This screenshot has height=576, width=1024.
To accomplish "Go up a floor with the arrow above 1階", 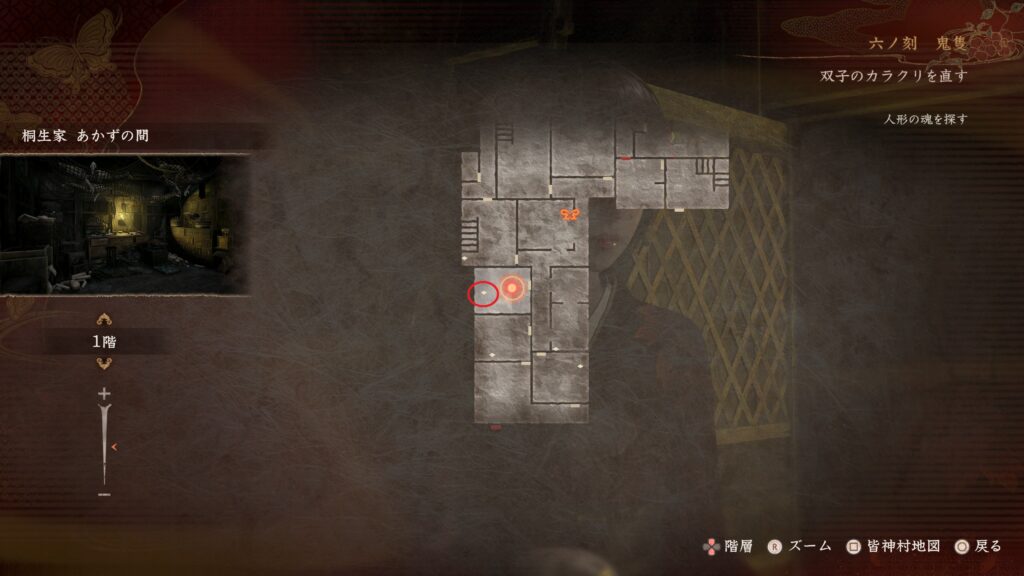I will tap(104, 321).
